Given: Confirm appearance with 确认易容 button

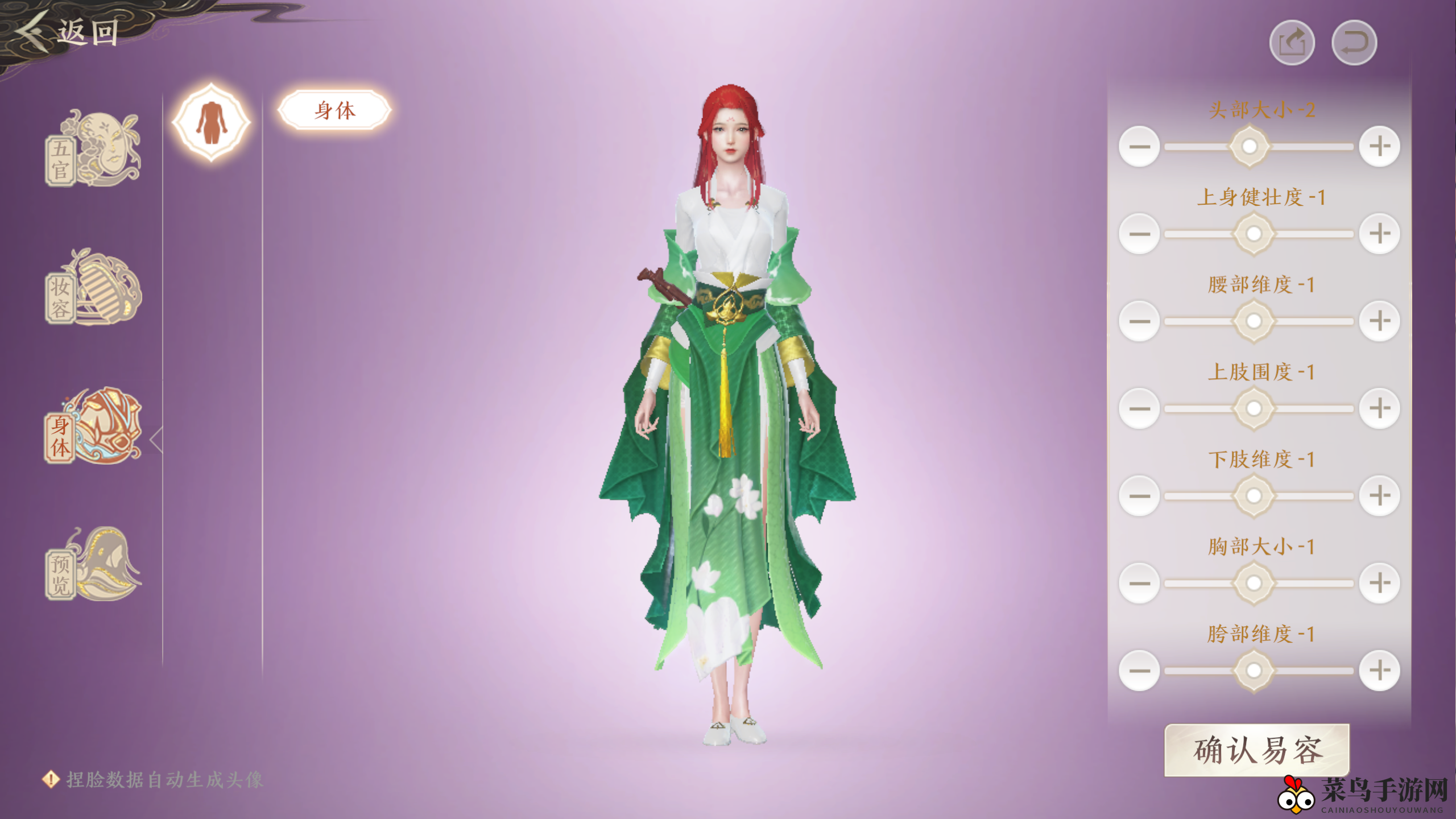Looking at the screenshot, I should (1257, 750).
